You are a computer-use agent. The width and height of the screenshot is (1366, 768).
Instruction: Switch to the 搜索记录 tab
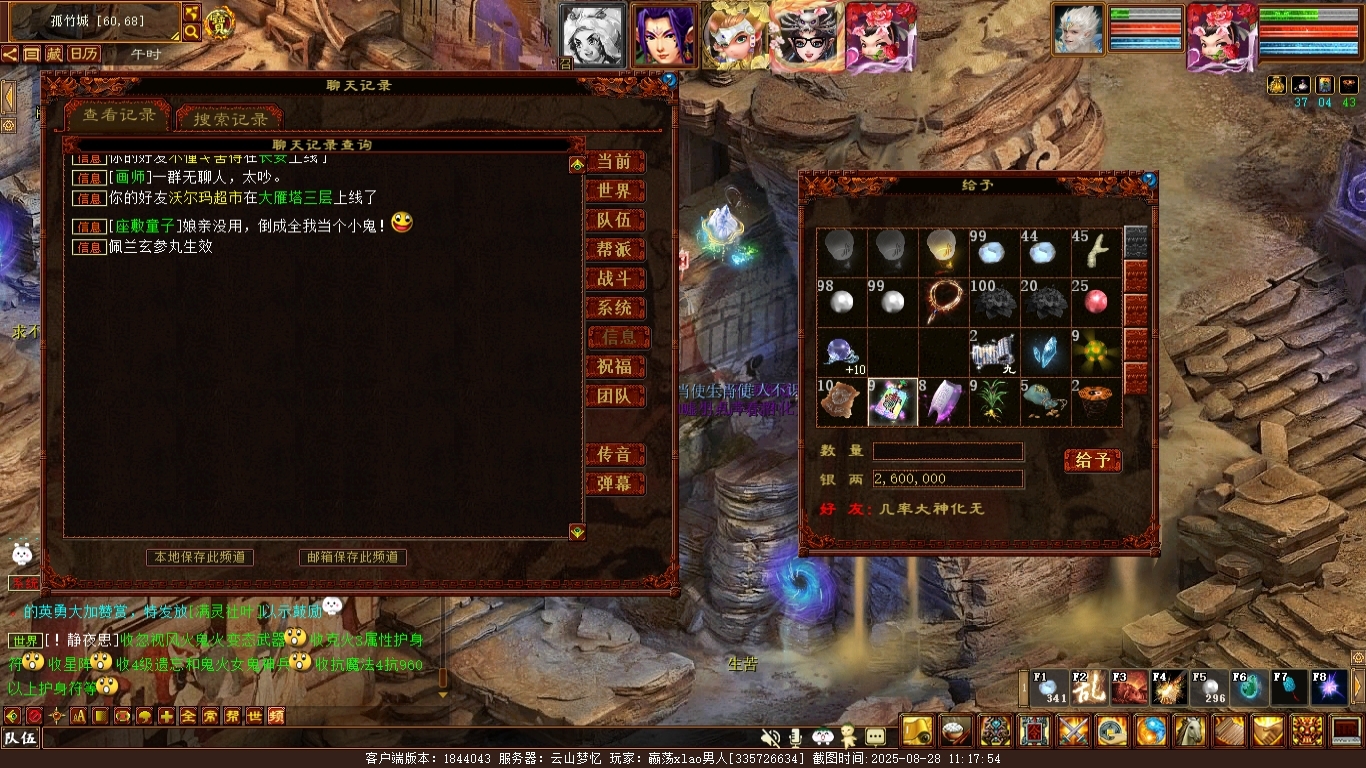click(230, 119)
